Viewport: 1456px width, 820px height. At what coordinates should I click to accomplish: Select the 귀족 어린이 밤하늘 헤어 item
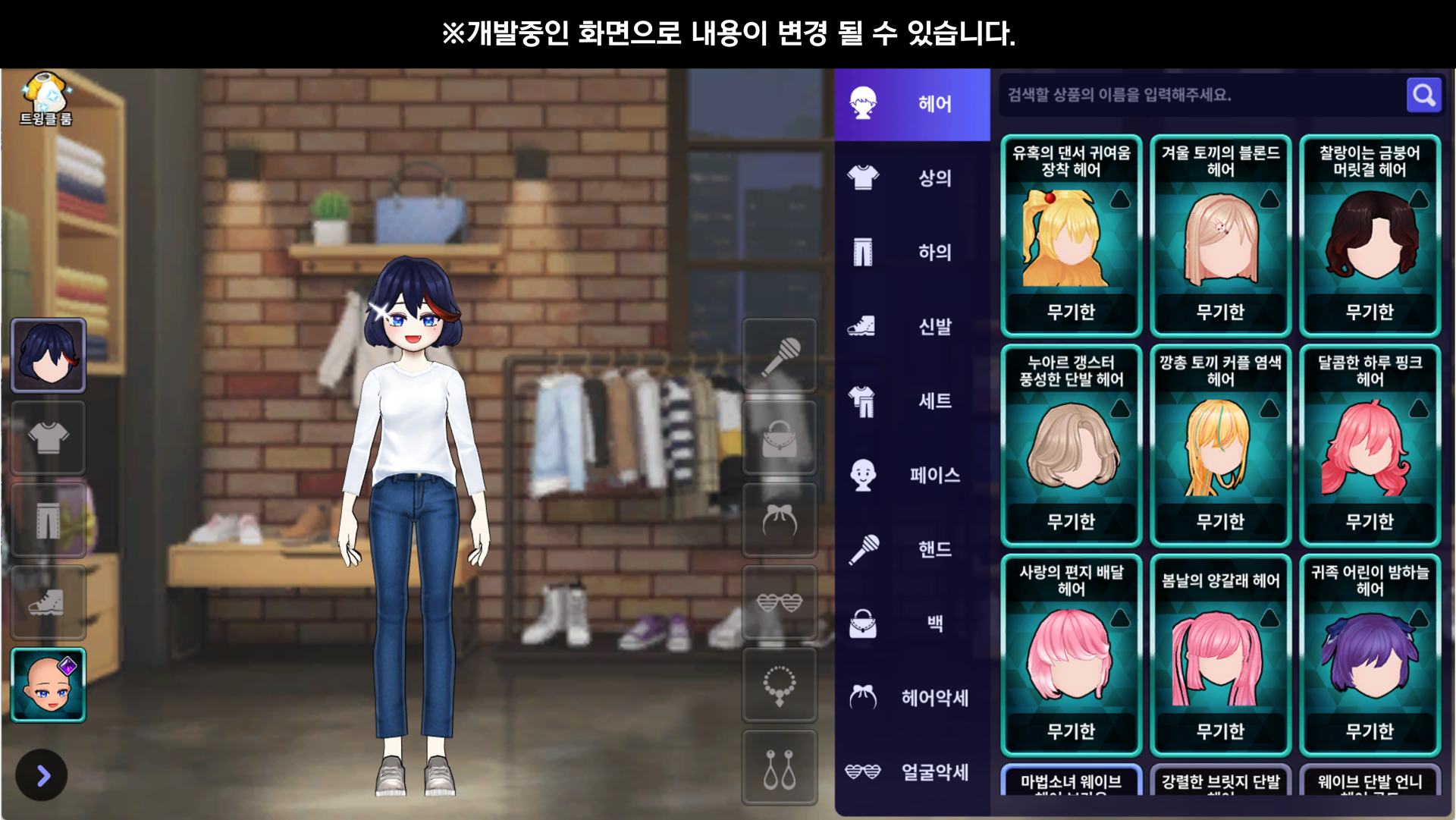pos(1370,655)
